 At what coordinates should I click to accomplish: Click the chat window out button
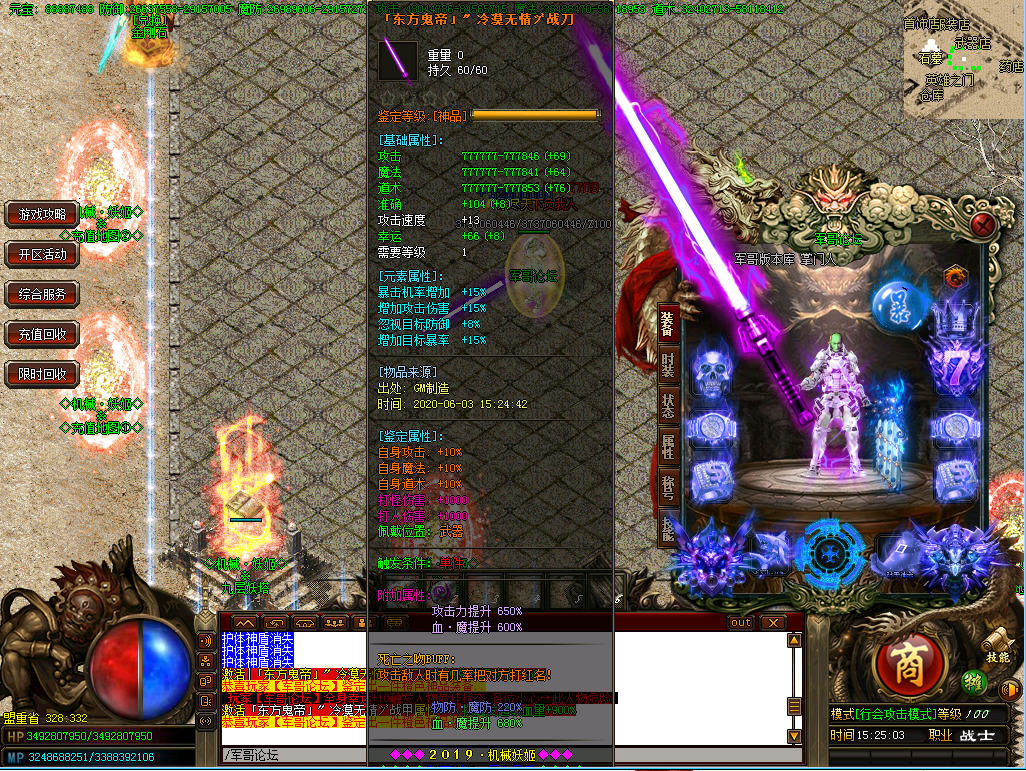(740, 622)
